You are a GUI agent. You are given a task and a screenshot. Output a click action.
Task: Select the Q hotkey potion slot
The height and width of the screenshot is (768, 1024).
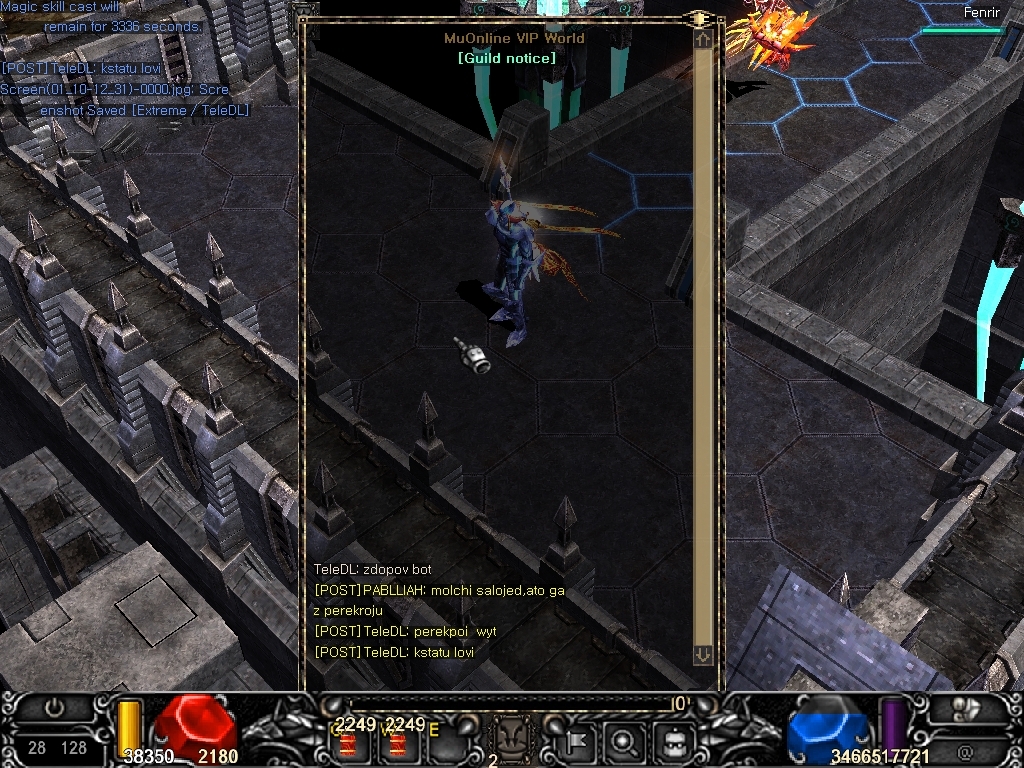point(350,744)
